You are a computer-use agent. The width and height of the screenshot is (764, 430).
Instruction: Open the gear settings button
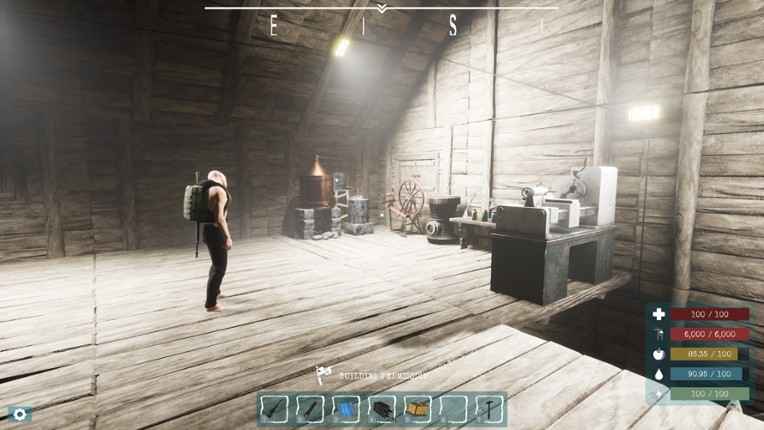pos(19,413)
